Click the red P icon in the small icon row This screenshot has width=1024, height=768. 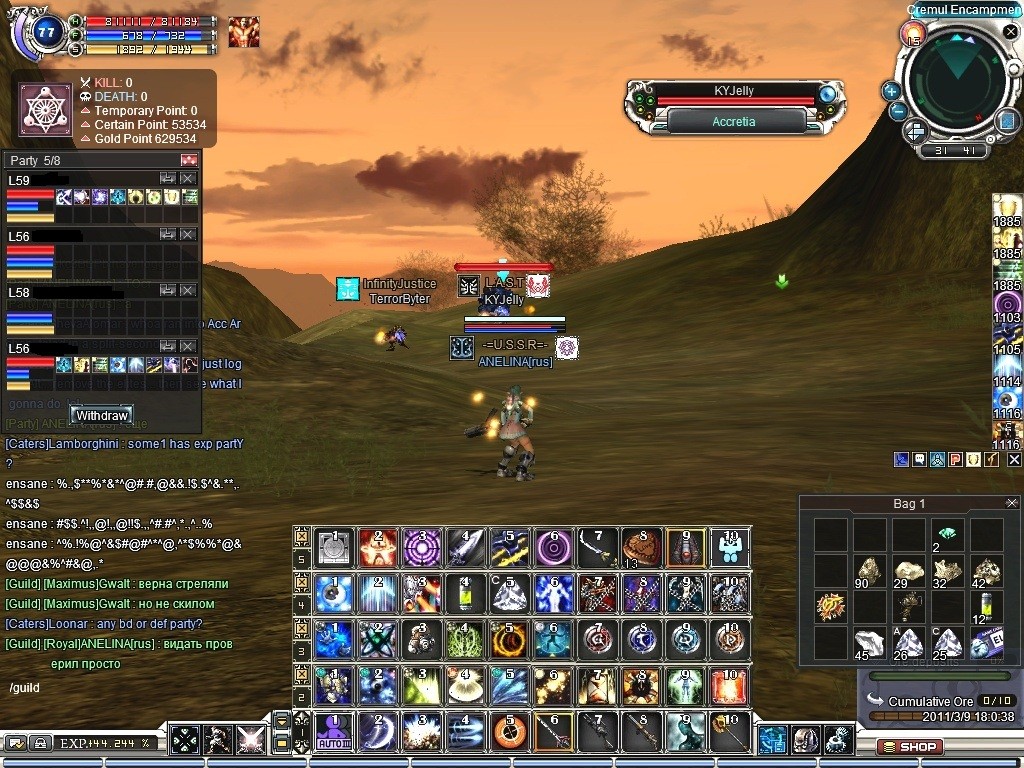pos(955,459)
